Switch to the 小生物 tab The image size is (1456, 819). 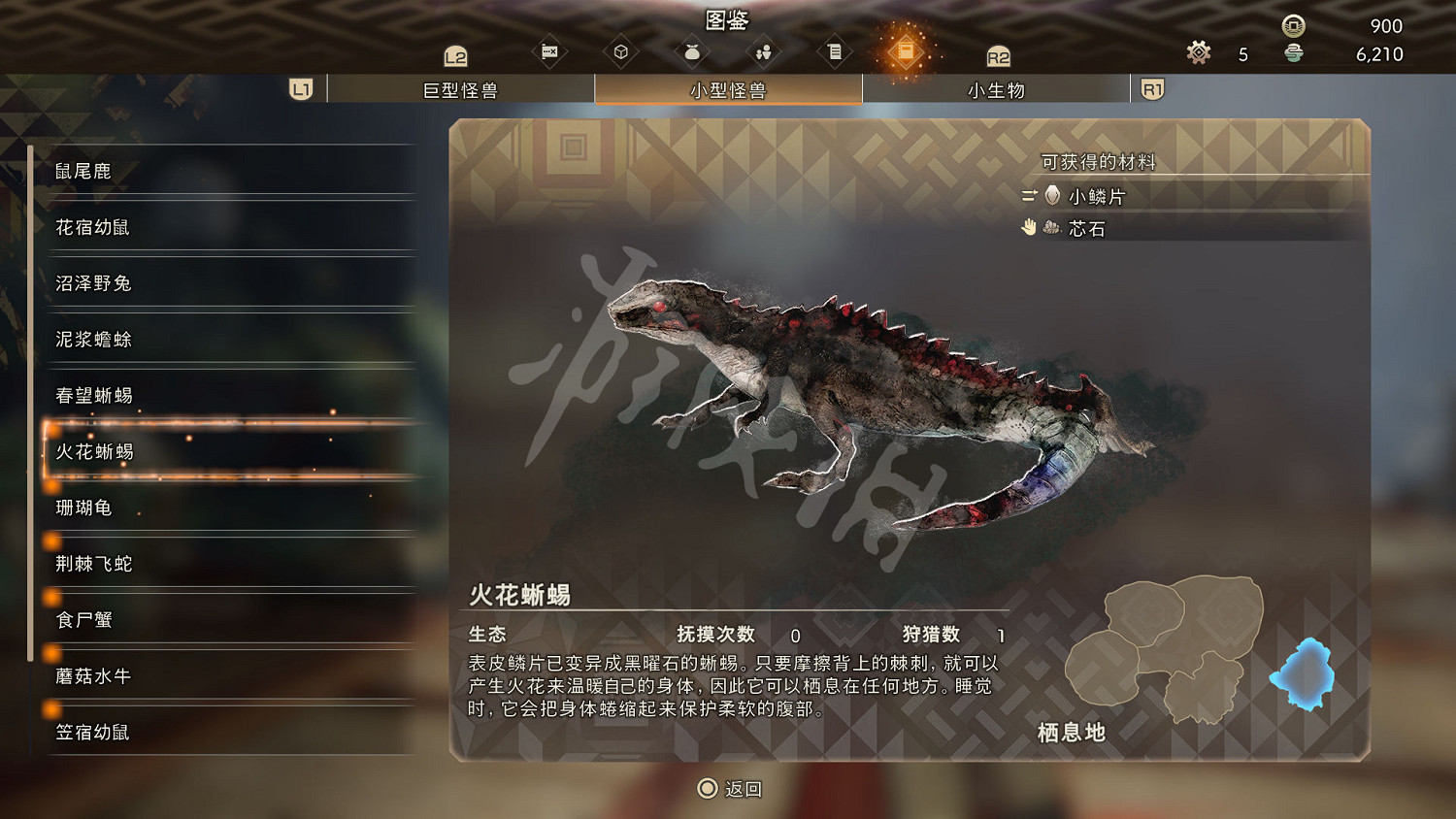point(995,89)
